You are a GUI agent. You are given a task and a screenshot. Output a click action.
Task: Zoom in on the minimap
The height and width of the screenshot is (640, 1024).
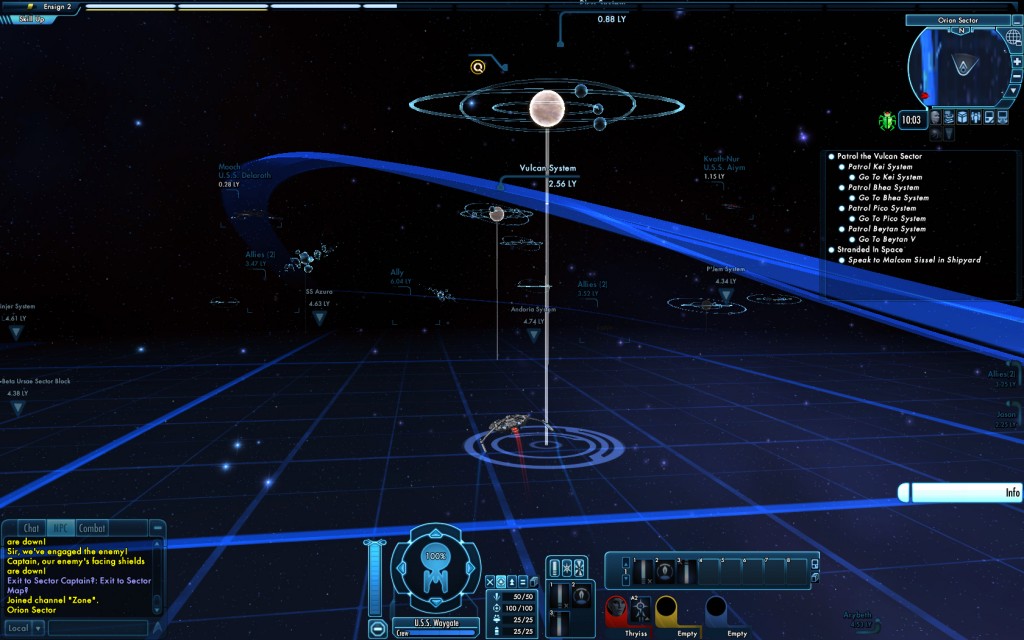[1016, 62]
